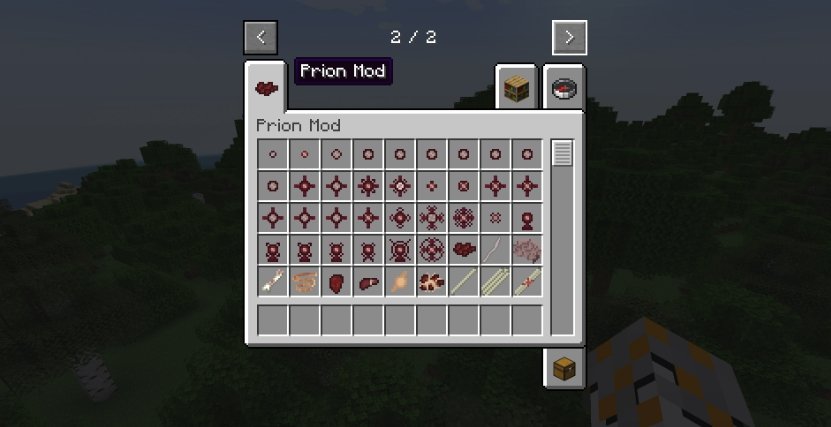Screen dimensions: 831x427
Task: Open the bookshelf creative tab
Action: tap(517, 89)
